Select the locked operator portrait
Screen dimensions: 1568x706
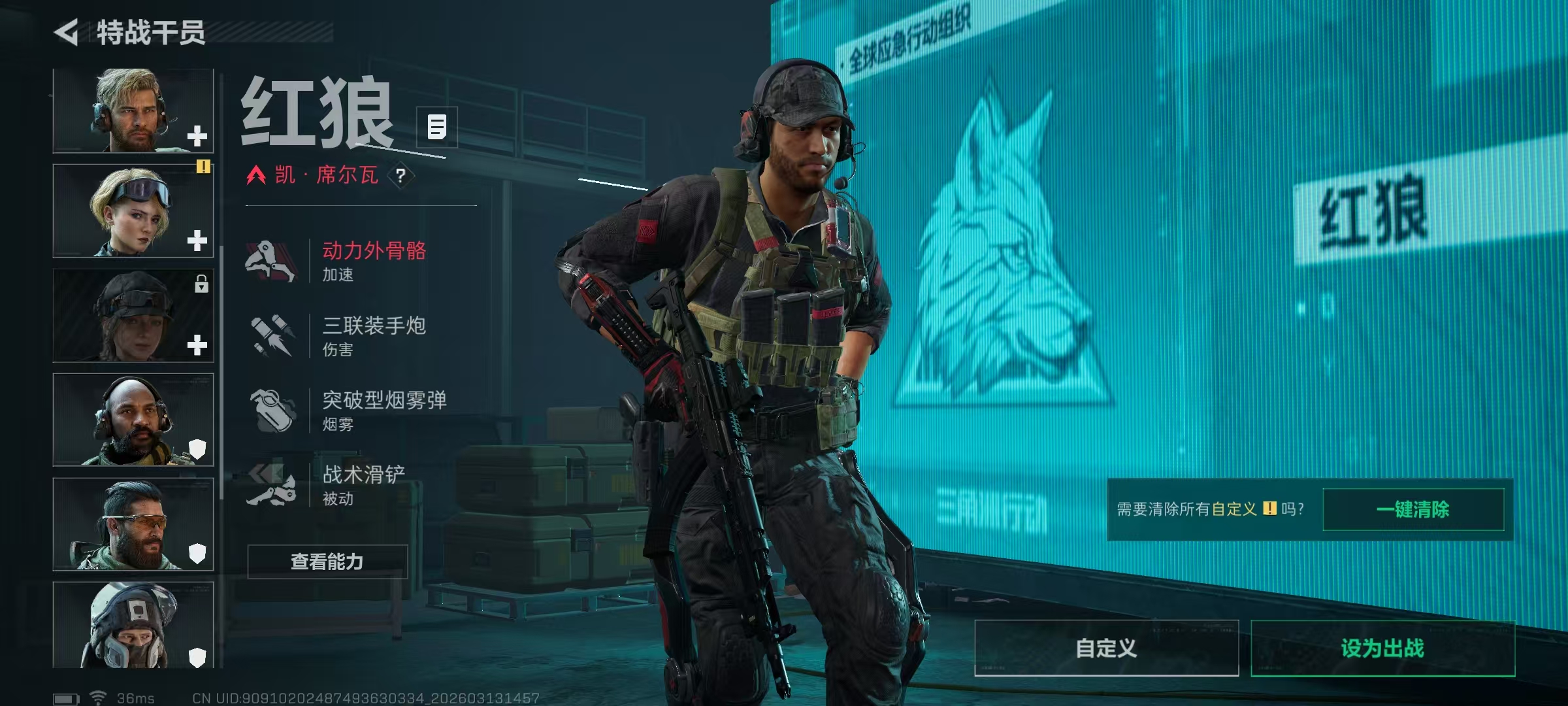pos(133,315)
